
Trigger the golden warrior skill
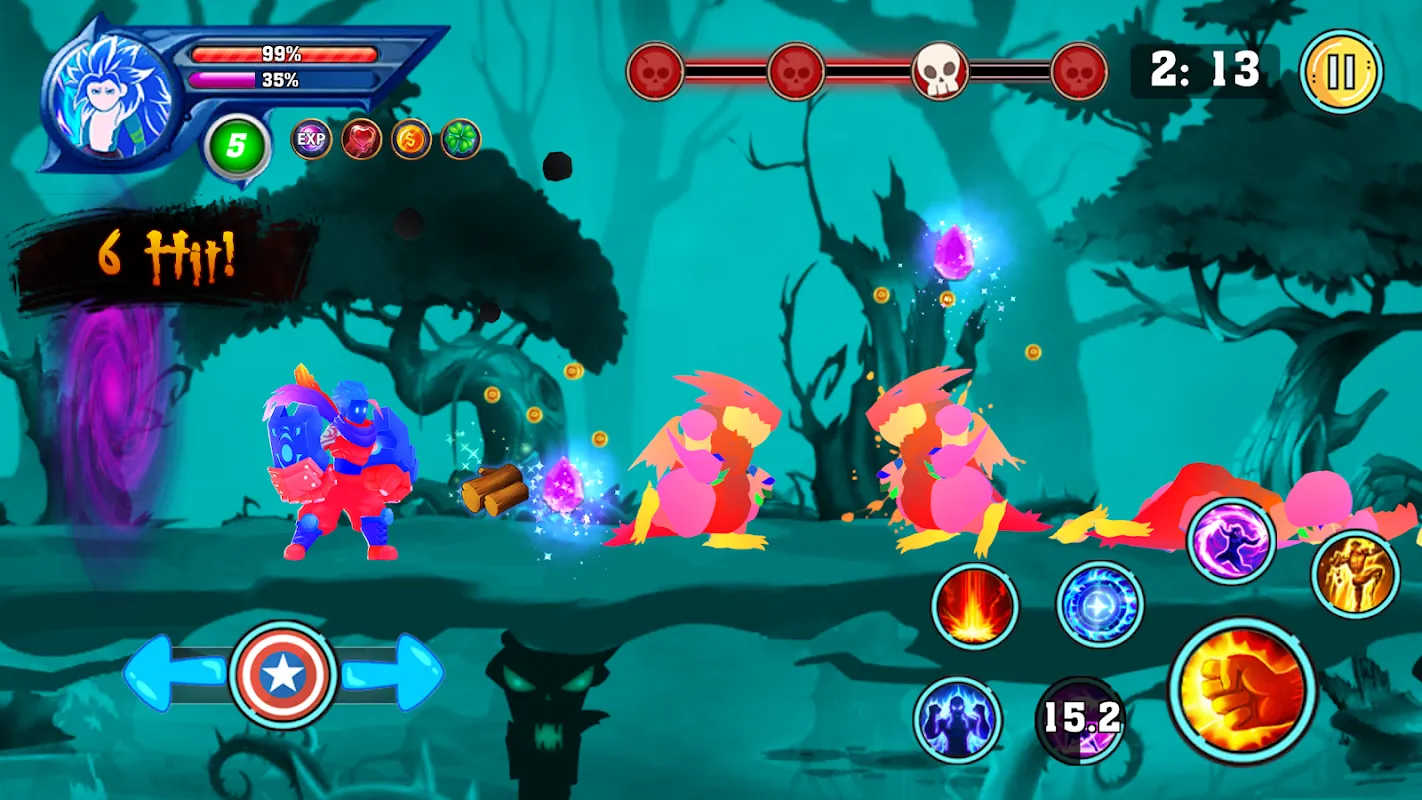click(x=1355, y=574)
